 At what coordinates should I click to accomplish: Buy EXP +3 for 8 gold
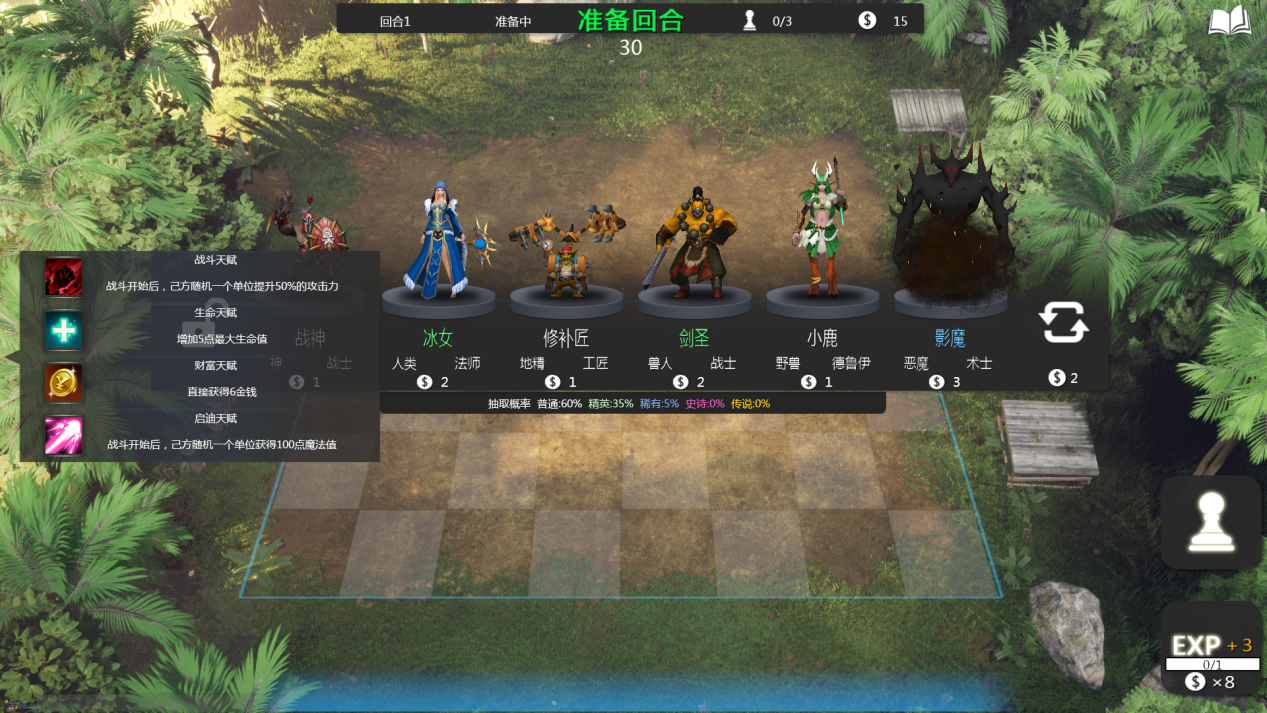tap(1211, 655)
